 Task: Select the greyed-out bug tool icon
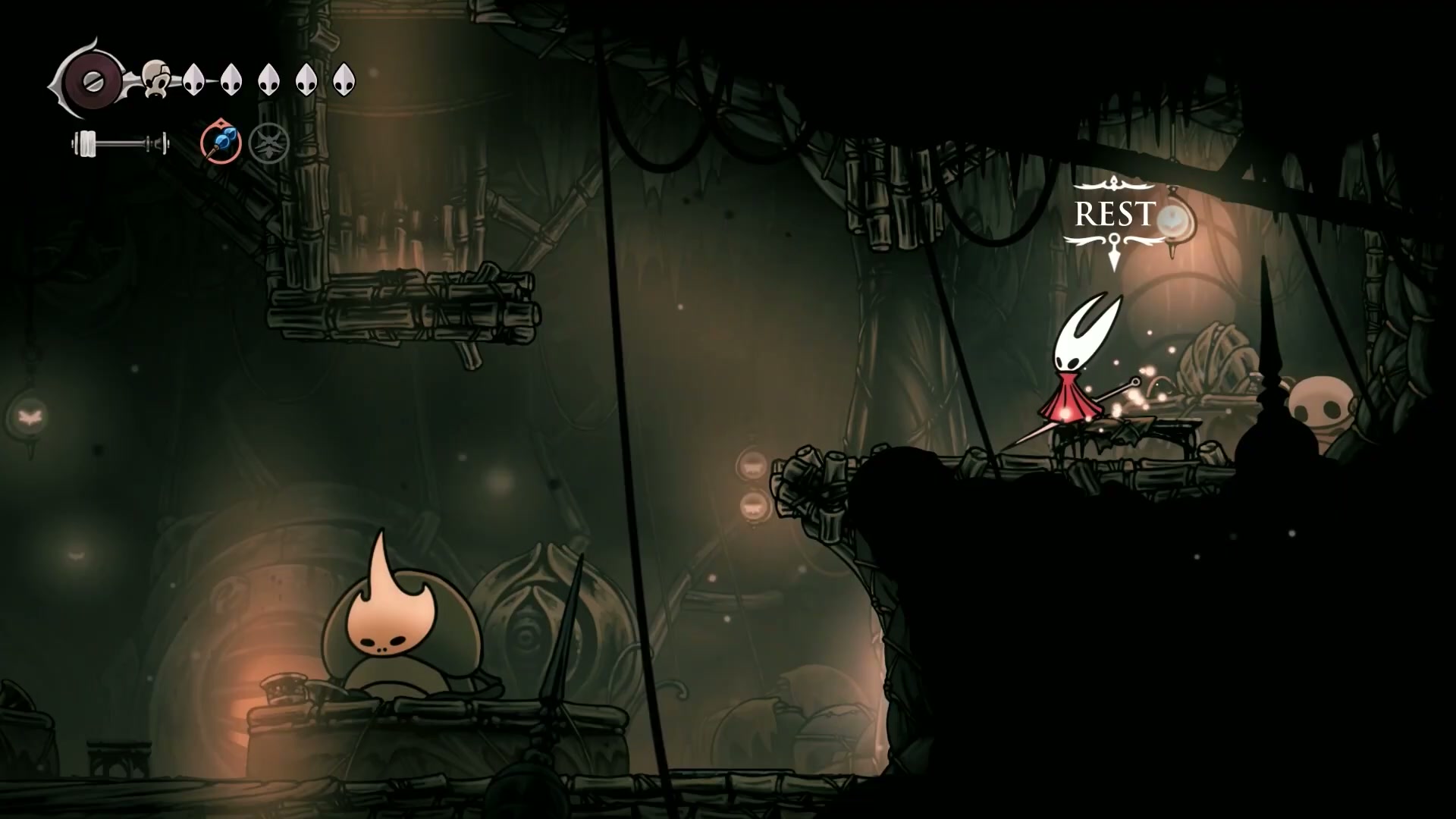pyautogui.click(x=269, y=143)
